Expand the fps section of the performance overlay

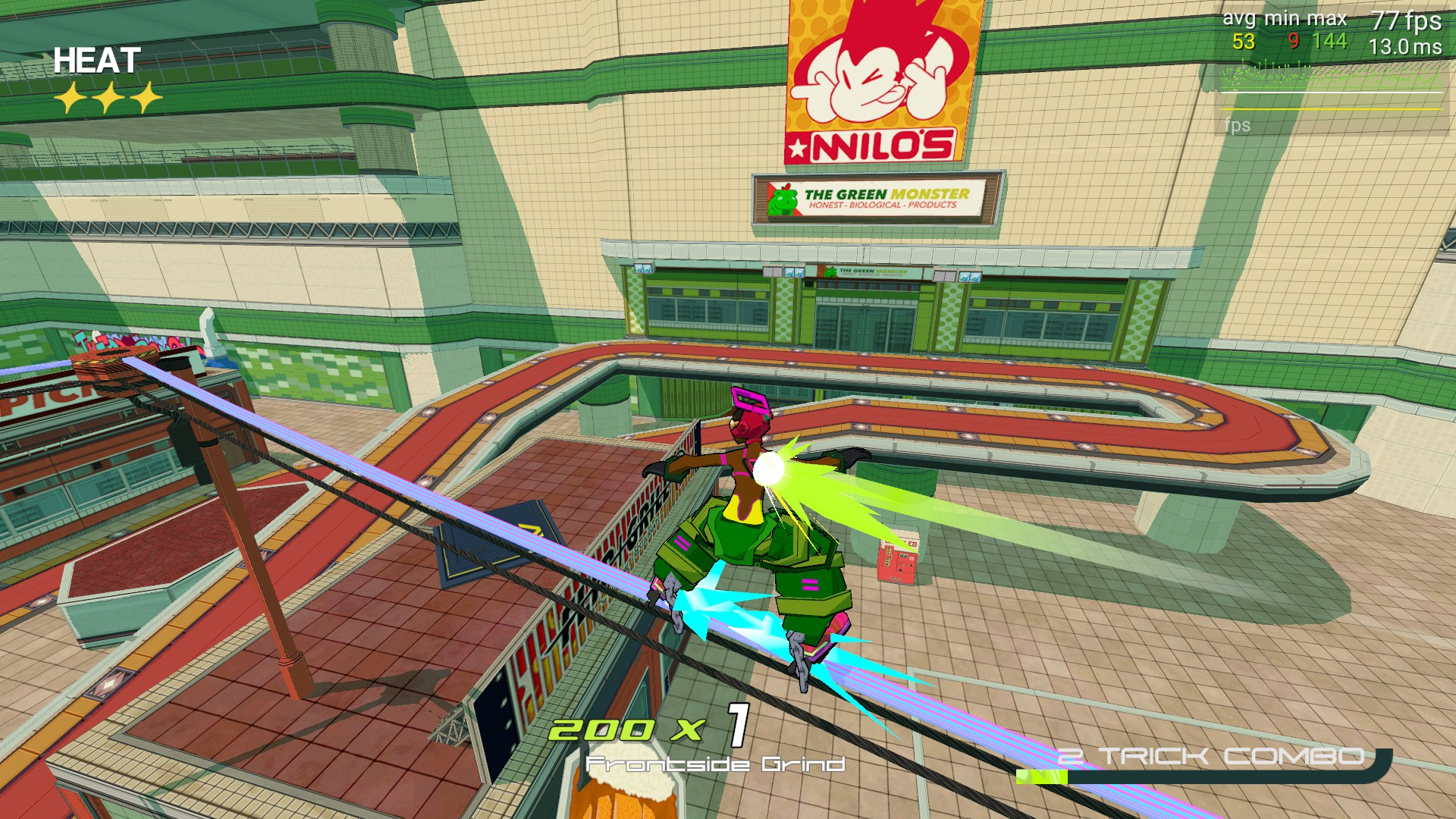(1238, 125)
